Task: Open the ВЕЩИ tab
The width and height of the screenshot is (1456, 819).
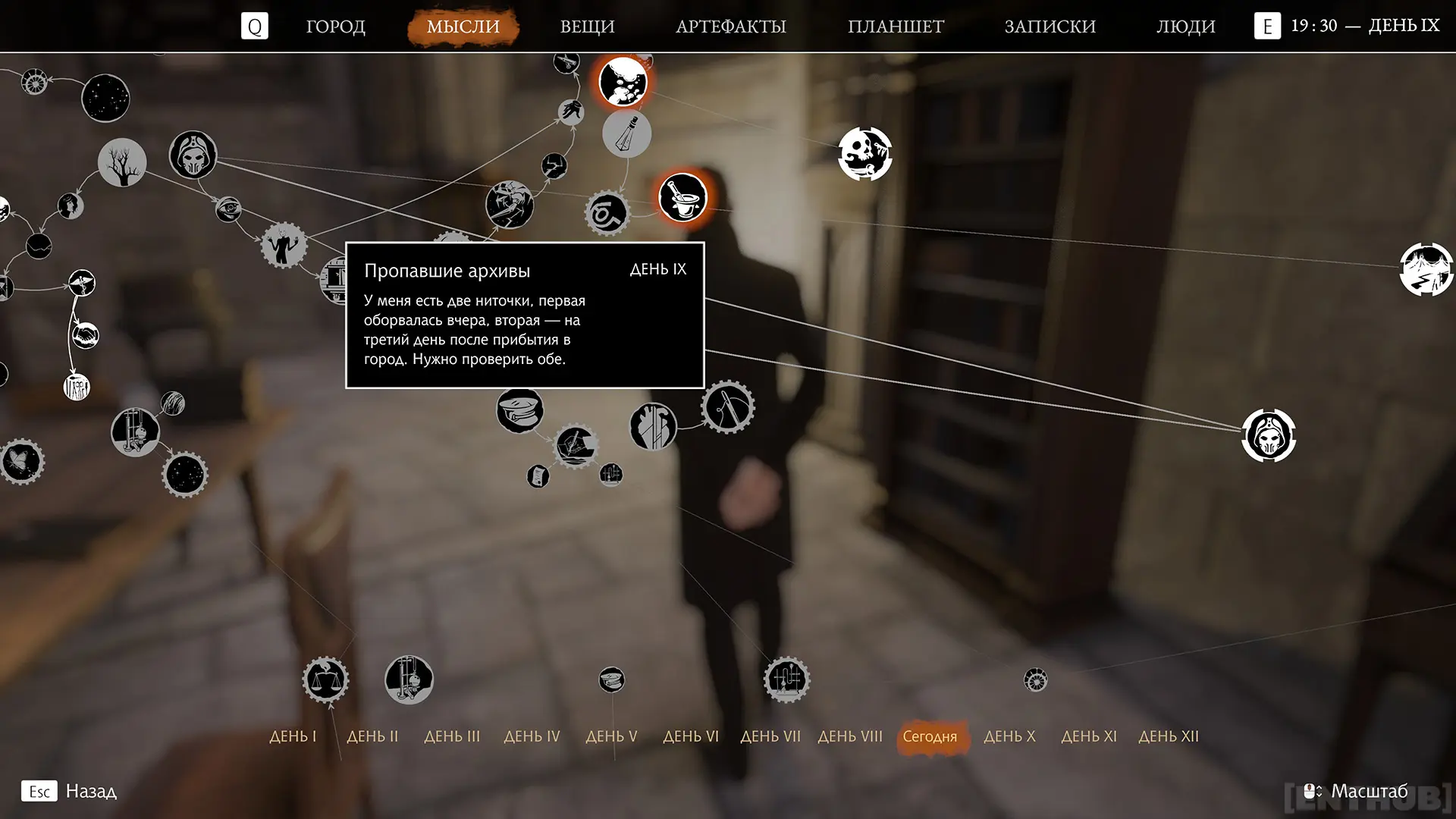Action: pyautogui.click(x=587, y=27)
